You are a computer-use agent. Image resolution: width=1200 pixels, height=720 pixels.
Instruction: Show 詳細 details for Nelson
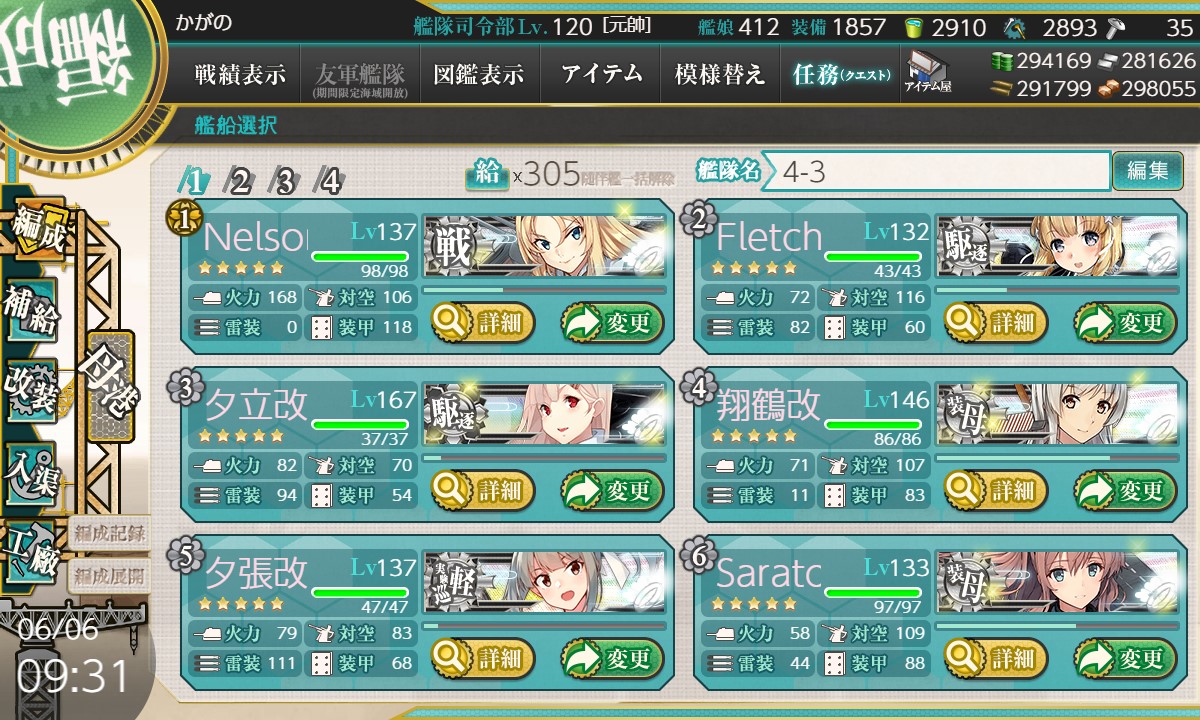click(x=483, y=323)
